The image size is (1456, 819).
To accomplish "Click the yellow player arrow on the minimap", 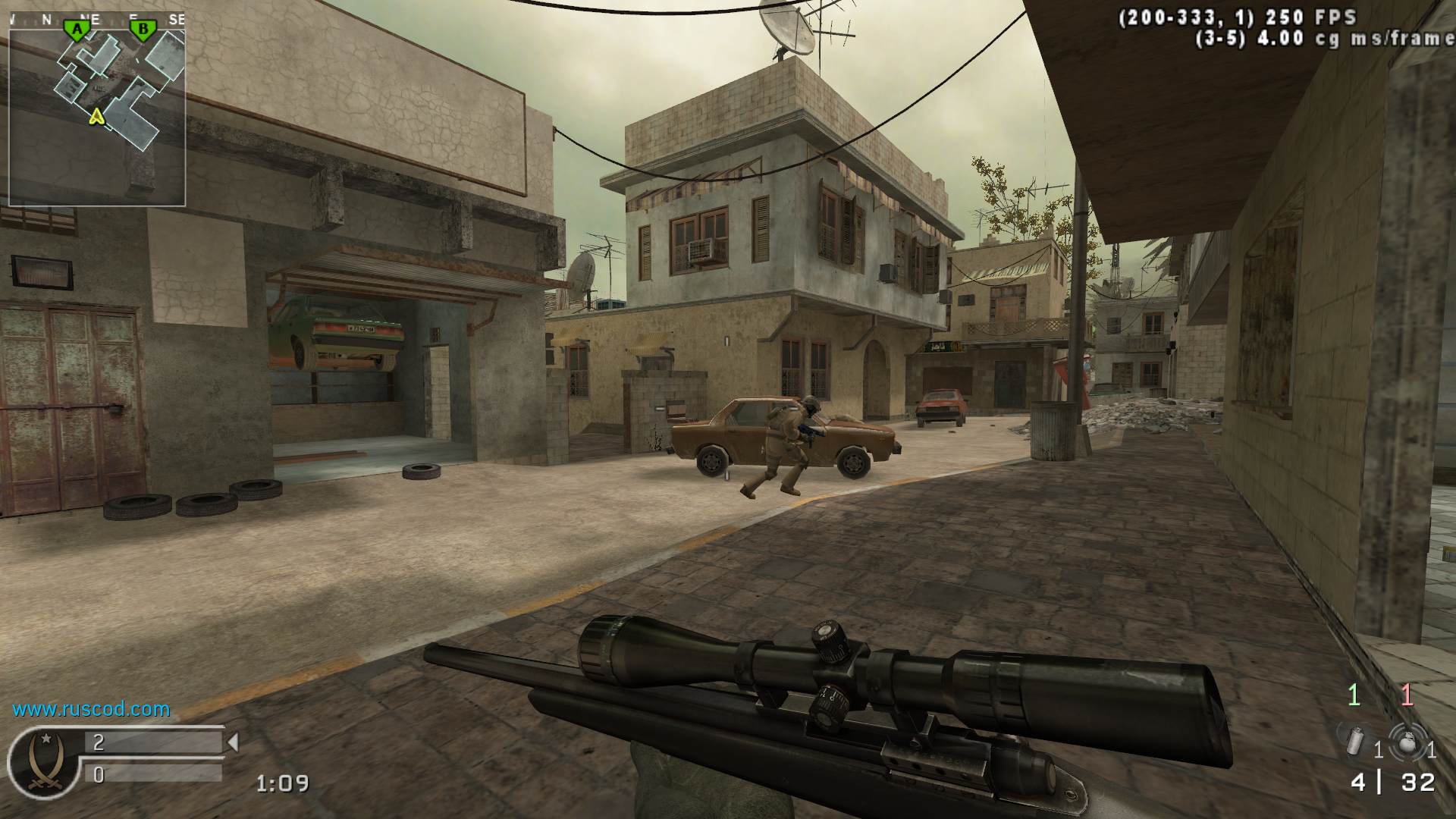I will point(96,116).
